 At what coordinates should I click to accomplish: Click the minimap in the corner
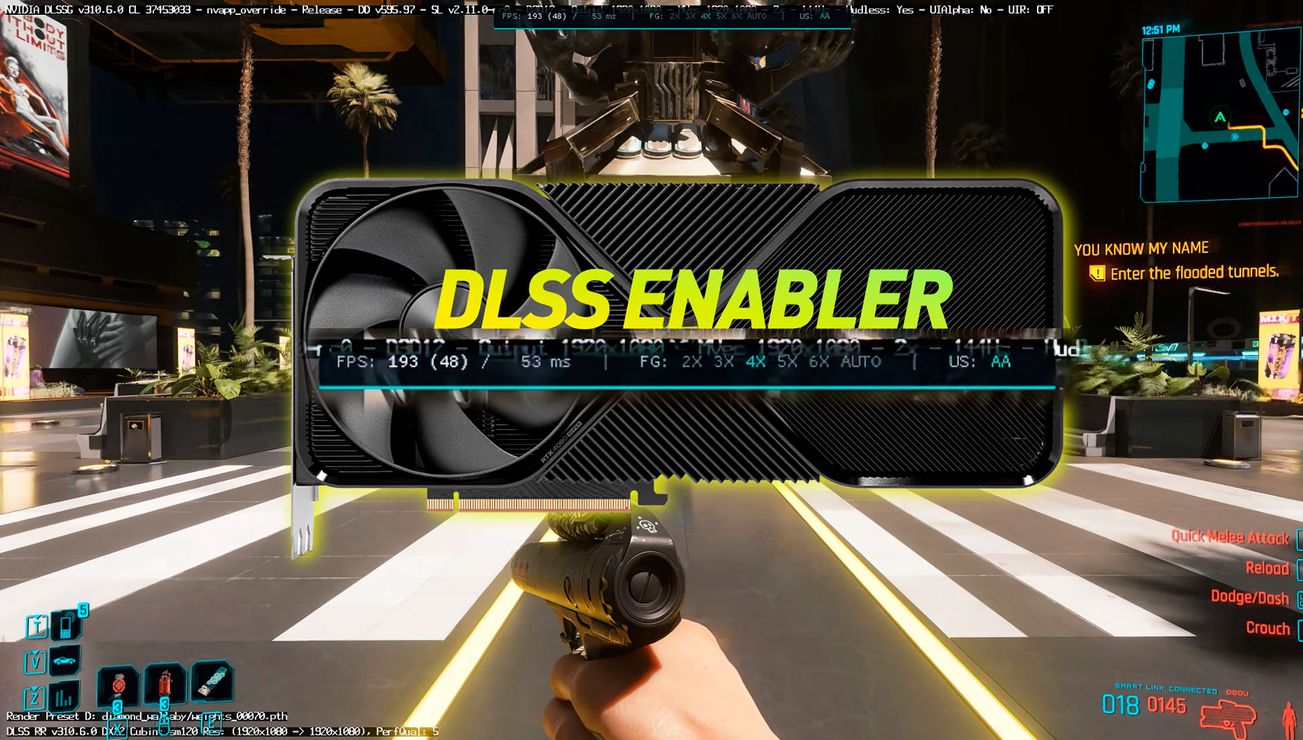1220,115
